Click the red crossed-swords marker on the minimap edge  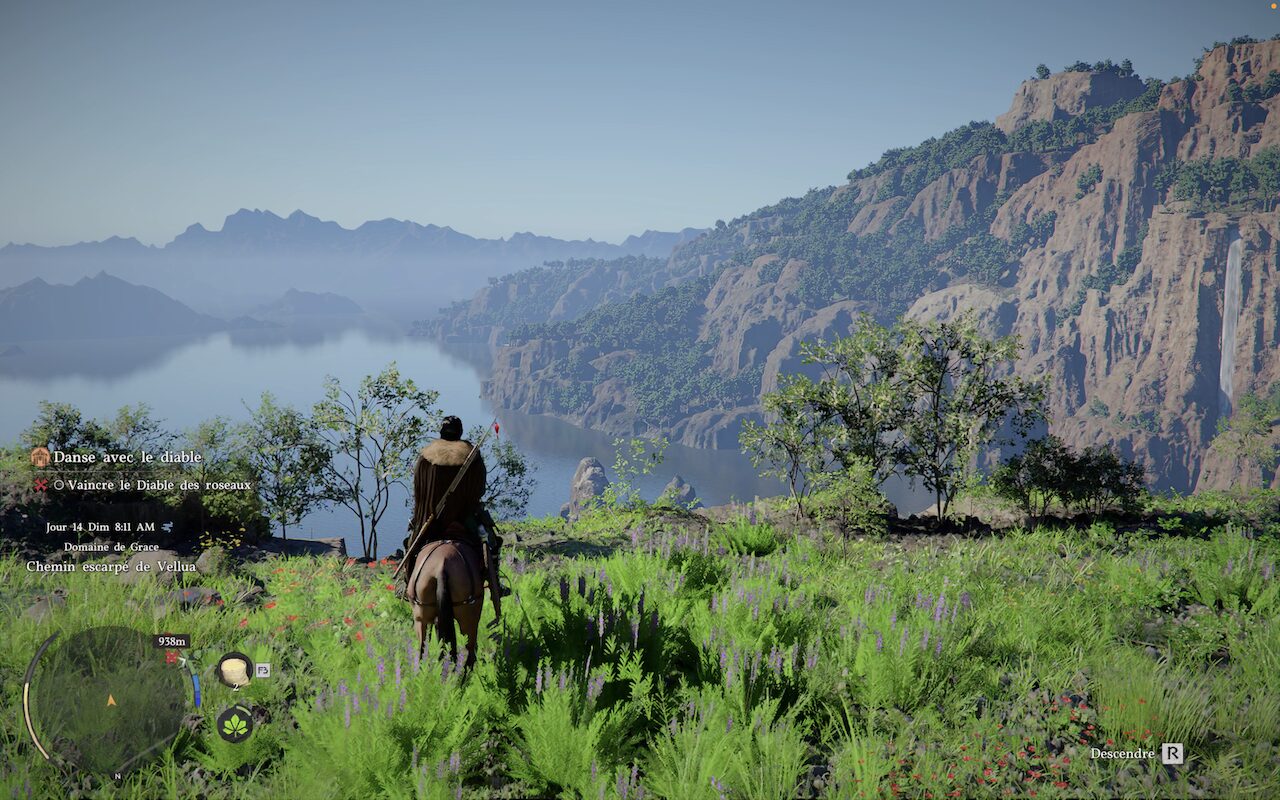click(172, 658)
